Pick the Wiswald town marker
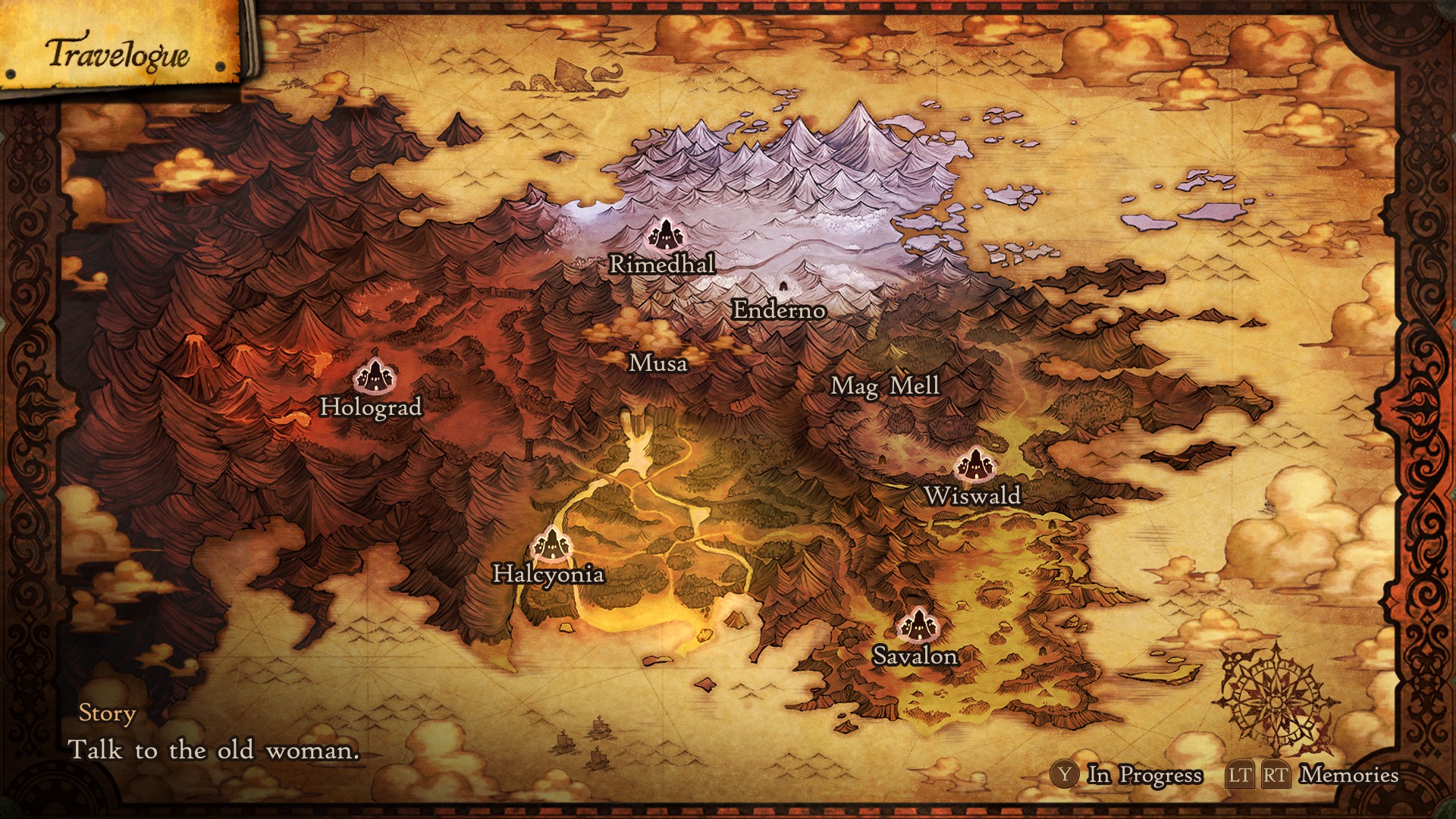 pyautogui.click(x=974, y=464)
